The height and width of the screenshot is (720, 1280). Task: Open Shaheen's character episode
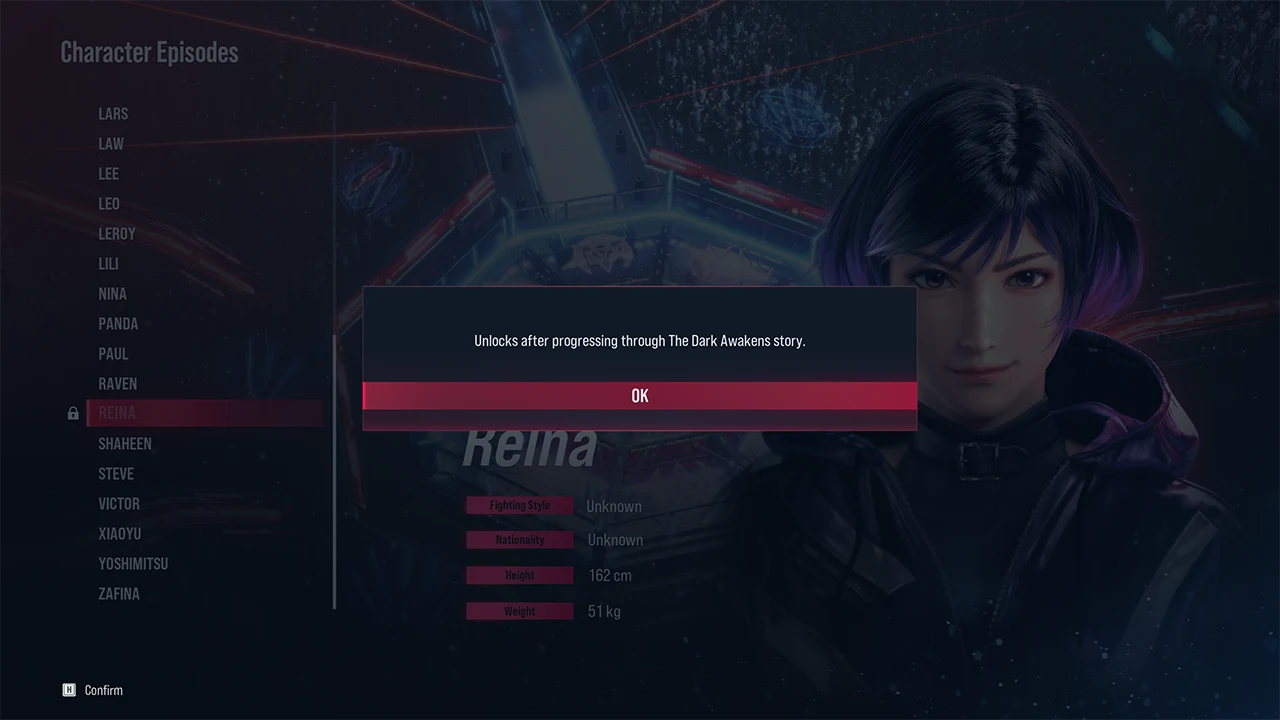(x=125, y=444)
